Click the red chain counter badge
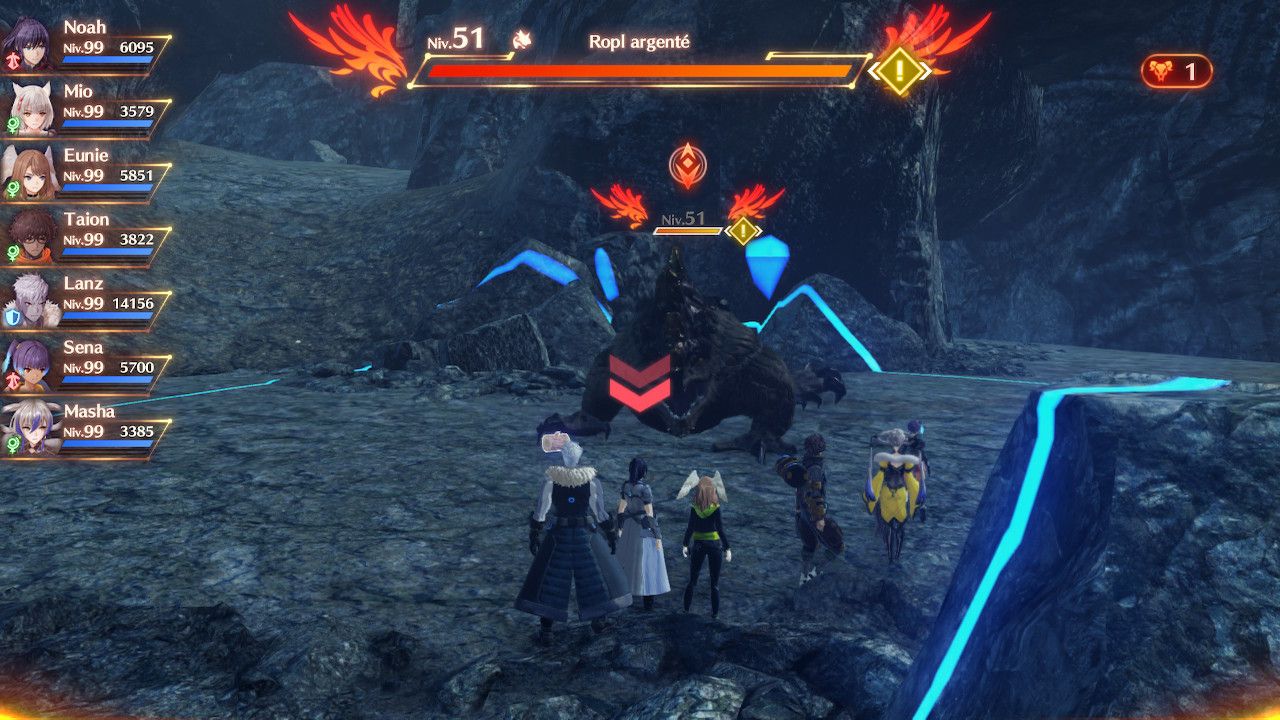Viewport: 1280px width, 720px height. tap(1176, 72)
